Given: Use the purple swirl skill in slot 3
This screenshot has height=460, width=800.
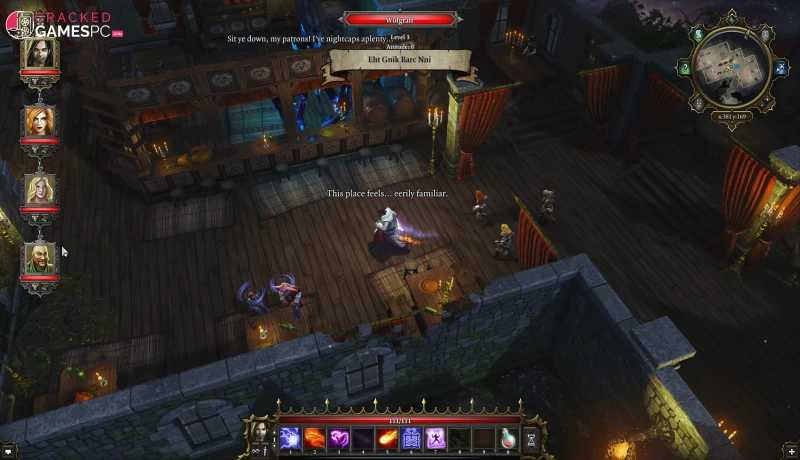Looking at the screenshot, I should pyautogui.click(x=338, y=437).
